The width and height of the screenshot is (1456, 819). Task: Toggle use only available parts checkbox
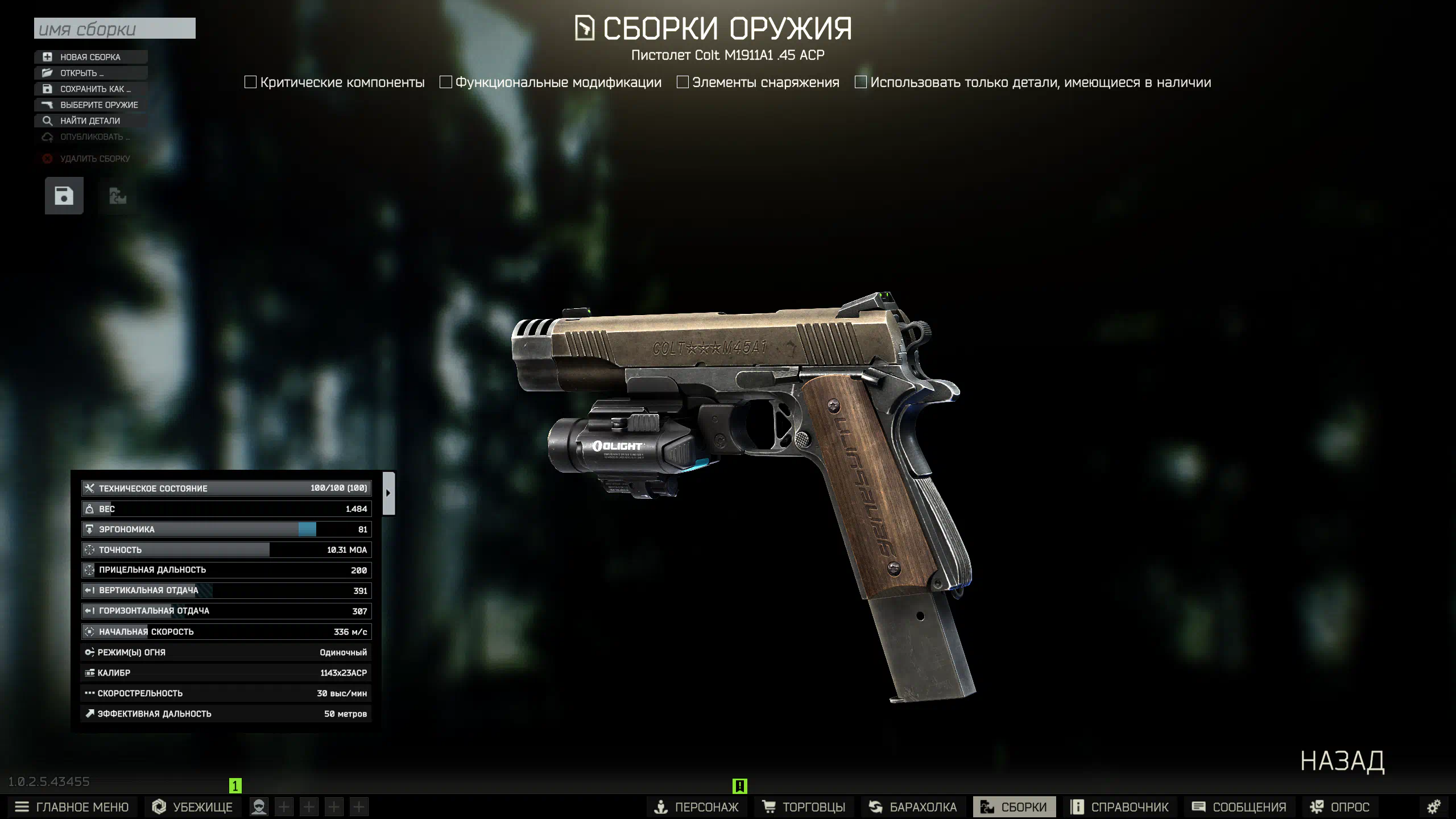click(861, 82)
